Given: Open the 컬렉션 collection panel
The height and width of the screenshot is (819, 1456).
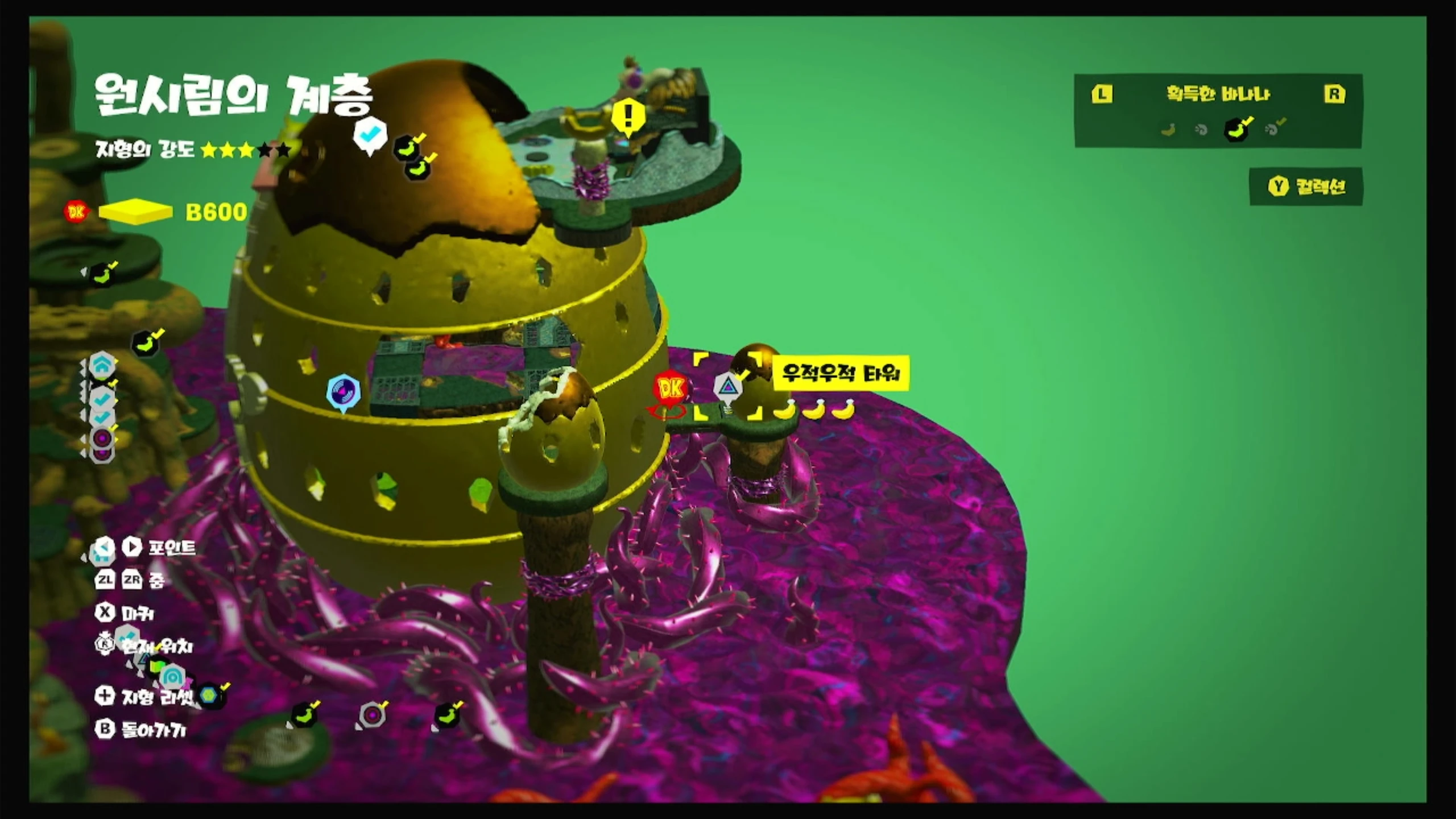Looking at the screenshot, I should pos(1306,187).
